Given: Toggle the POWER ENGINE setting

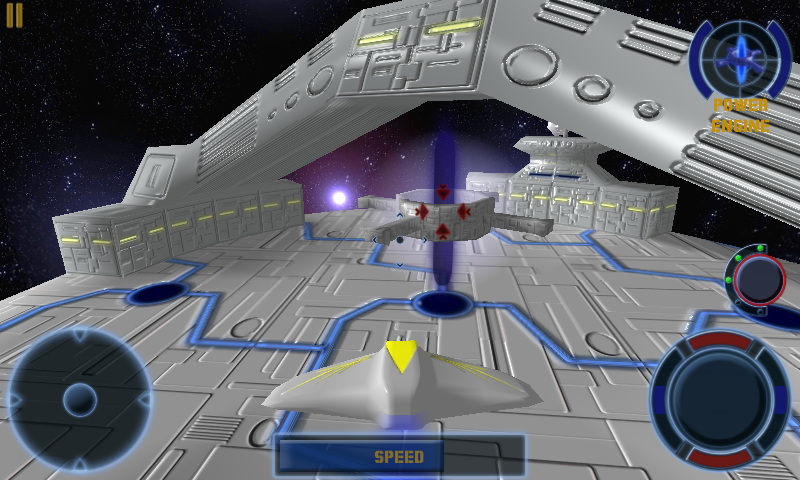Looking at the screenshot, I should pyautogui.click(x=741, y=116).
